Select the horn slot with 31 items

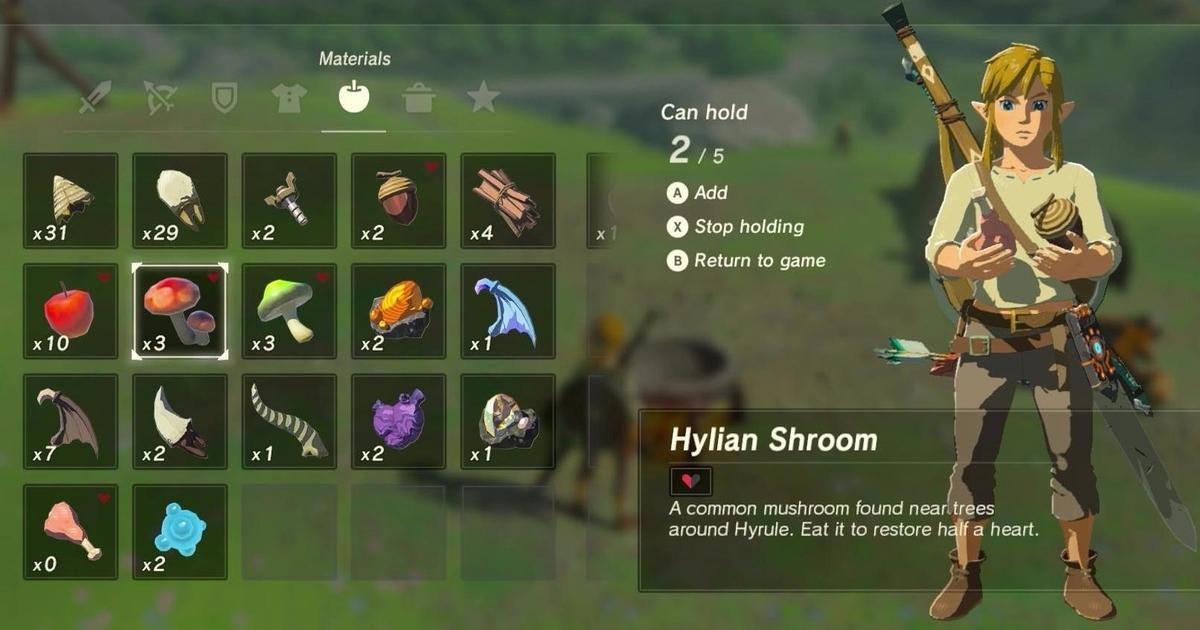pyautogui.click(x=70, y=201)
